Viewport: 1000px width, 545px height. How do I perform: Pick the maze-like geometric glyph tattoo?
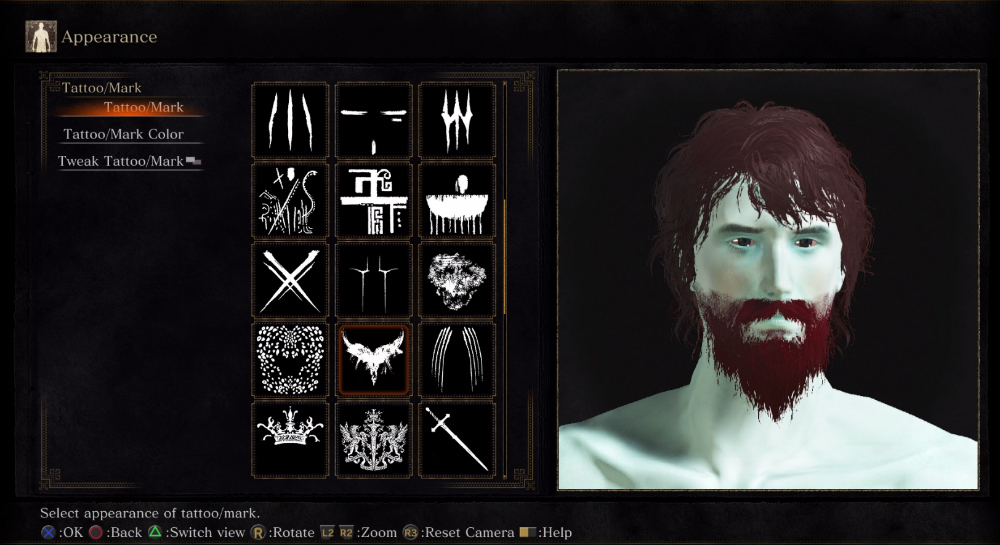click(373, 200)
